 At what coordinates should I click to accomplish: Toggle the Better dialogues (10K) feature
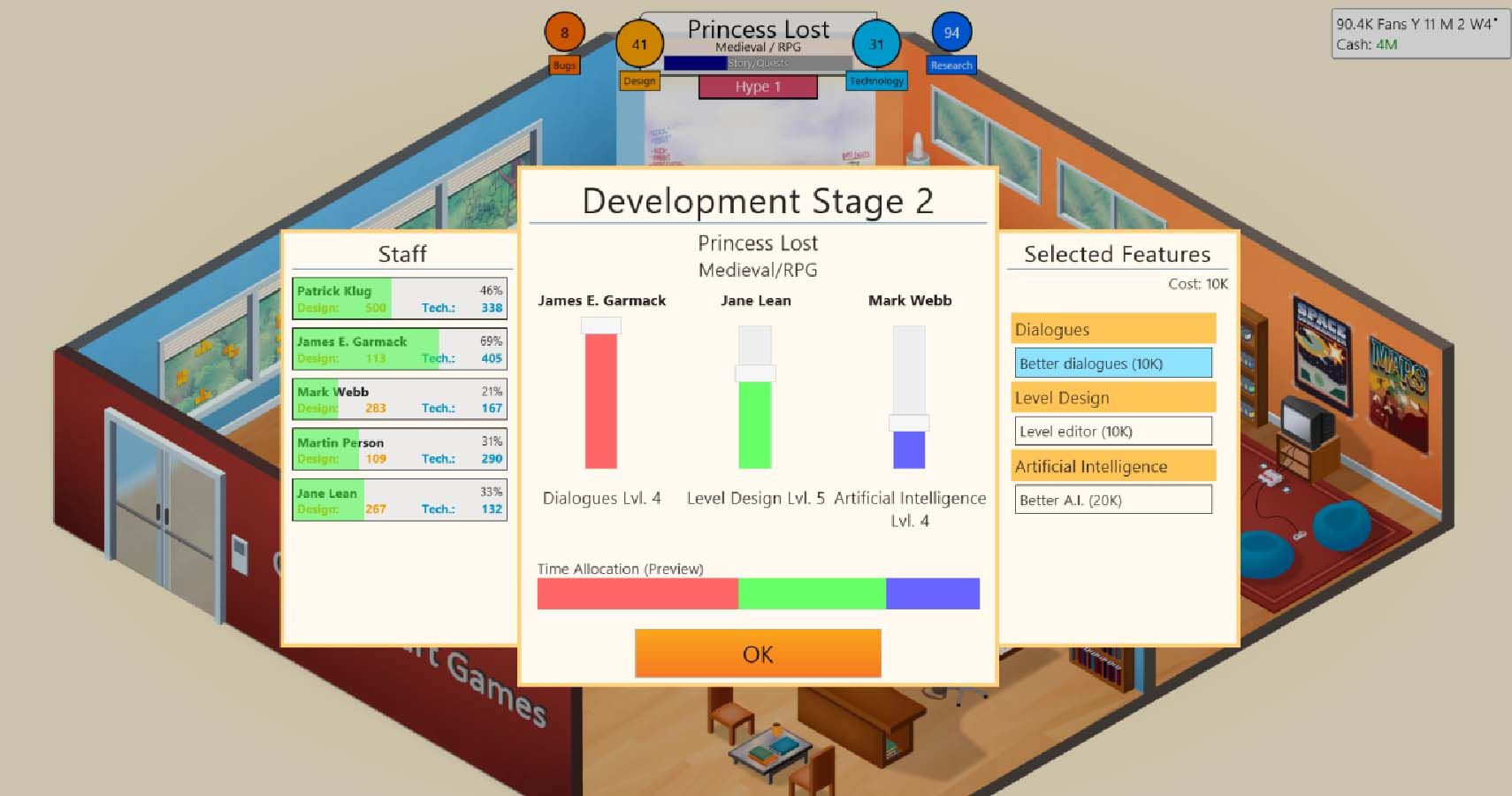1113,363
